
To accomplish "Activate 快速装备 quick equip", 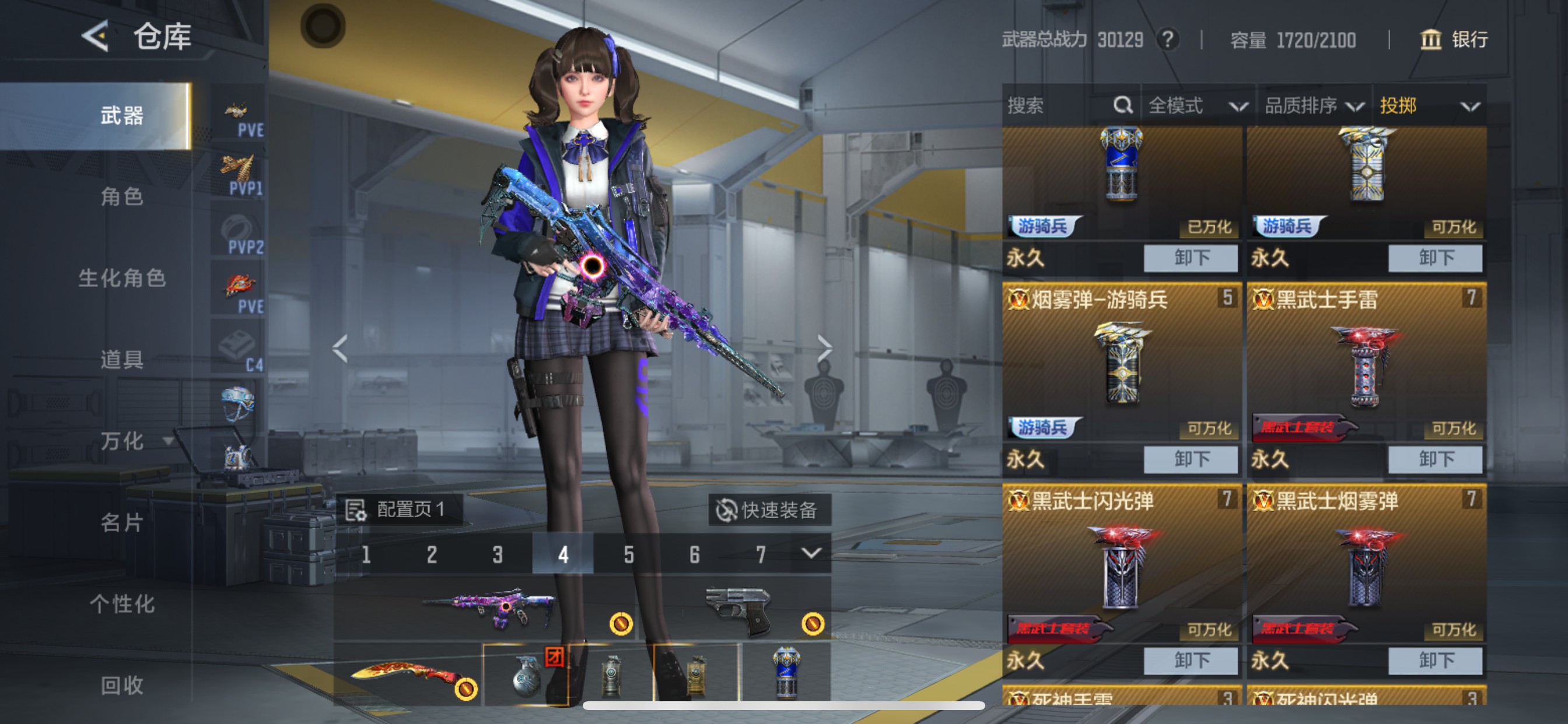I will point(769,510).
